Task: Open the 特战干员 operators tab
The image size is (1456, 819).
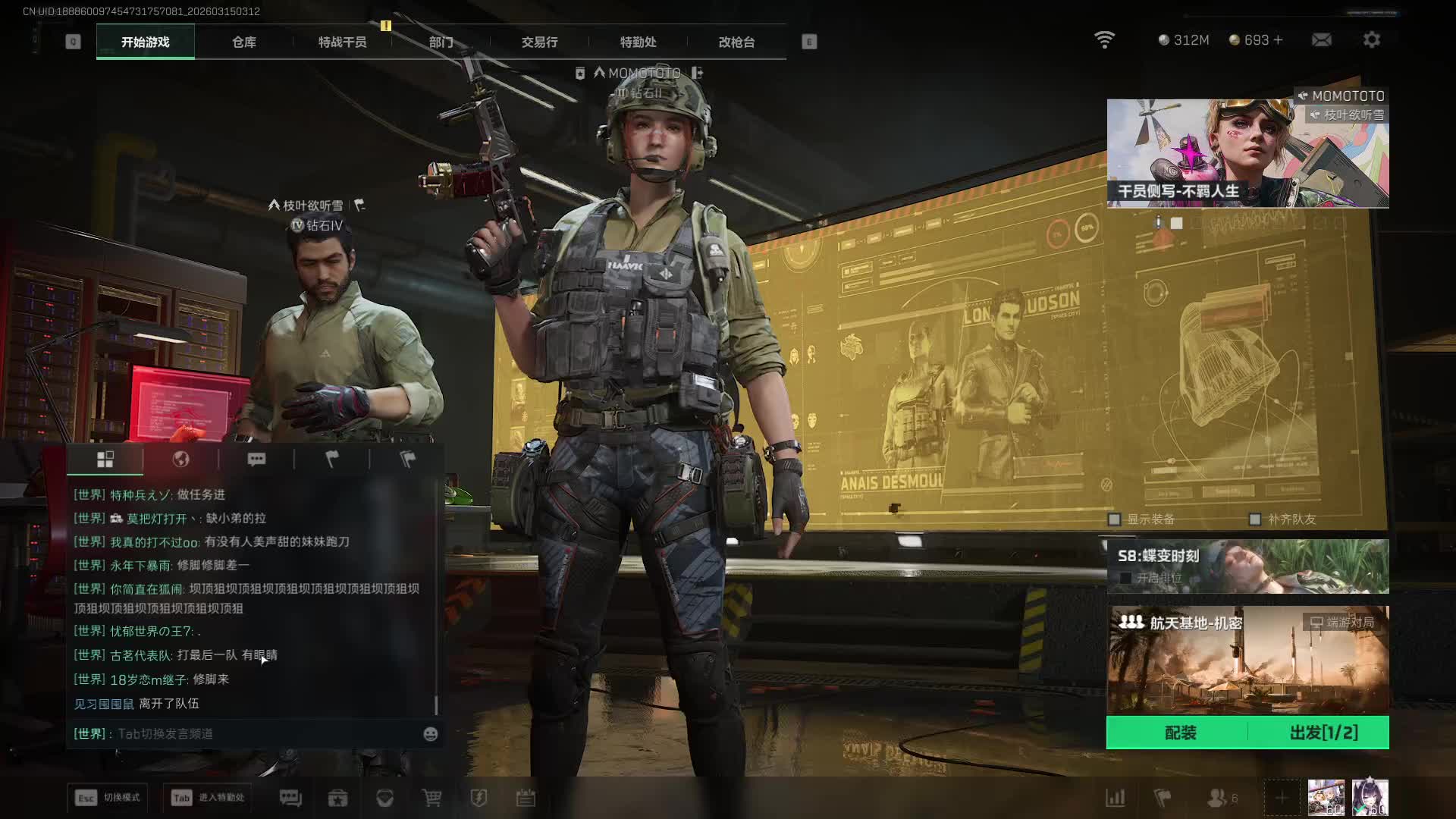Action: tap(342, 42)
